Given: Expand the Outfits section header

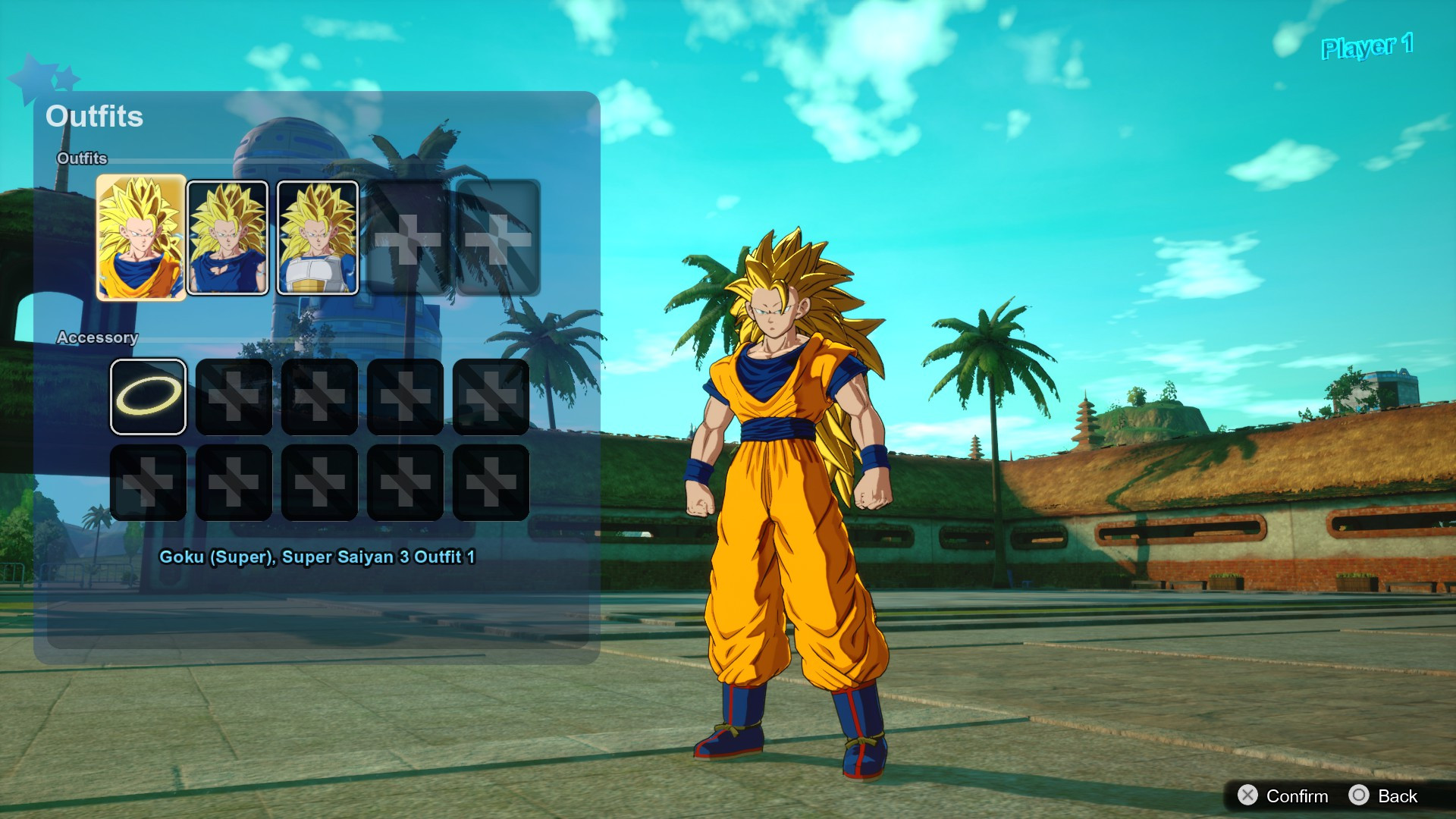Looking at the screenshot, I should point(81,158).
